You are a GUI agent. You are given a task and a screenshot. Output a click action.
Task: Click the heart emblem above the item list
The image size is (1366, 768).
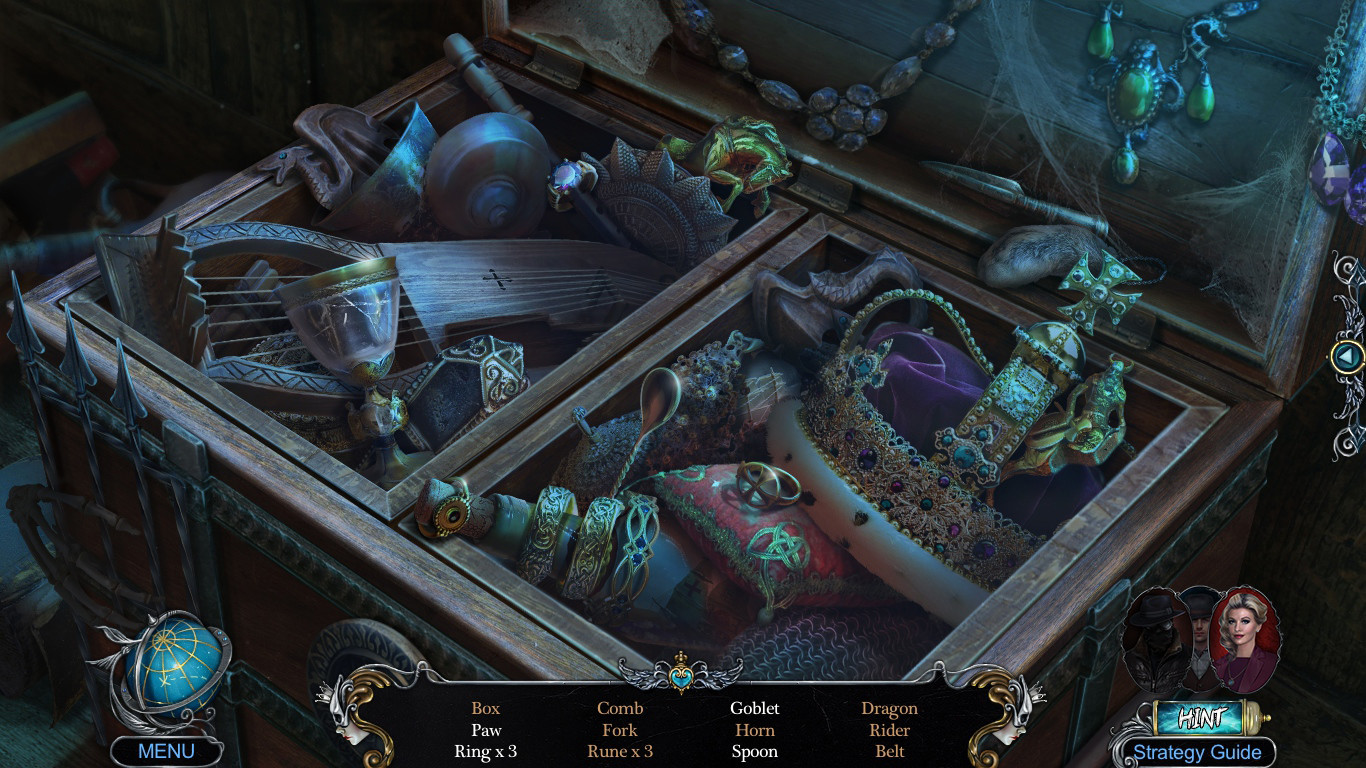(683, 675)
